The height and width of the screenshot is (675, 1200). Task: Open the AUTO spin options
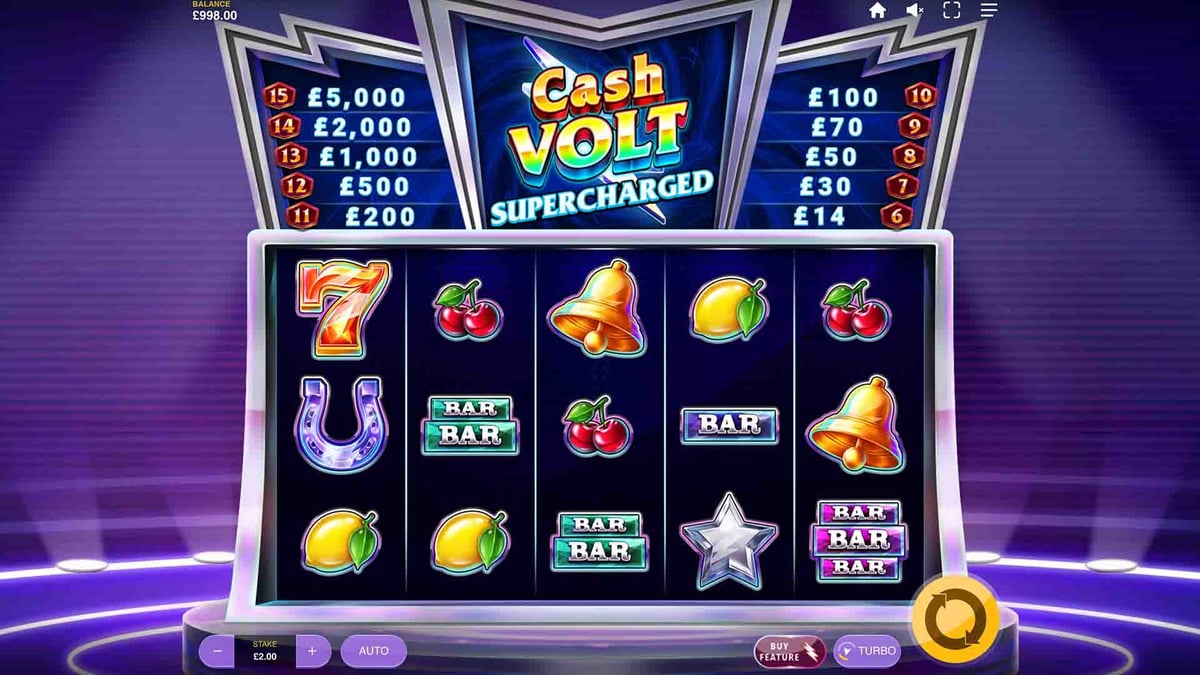[373, 651]
